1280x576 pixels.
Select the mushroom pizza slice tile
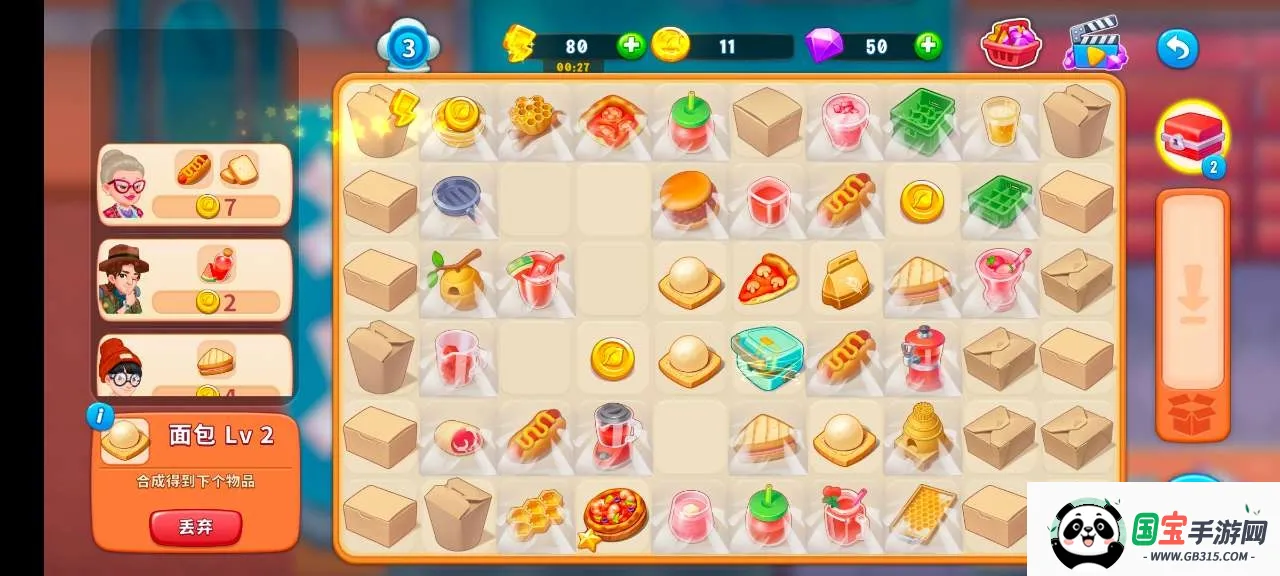[x=768, y=280]
